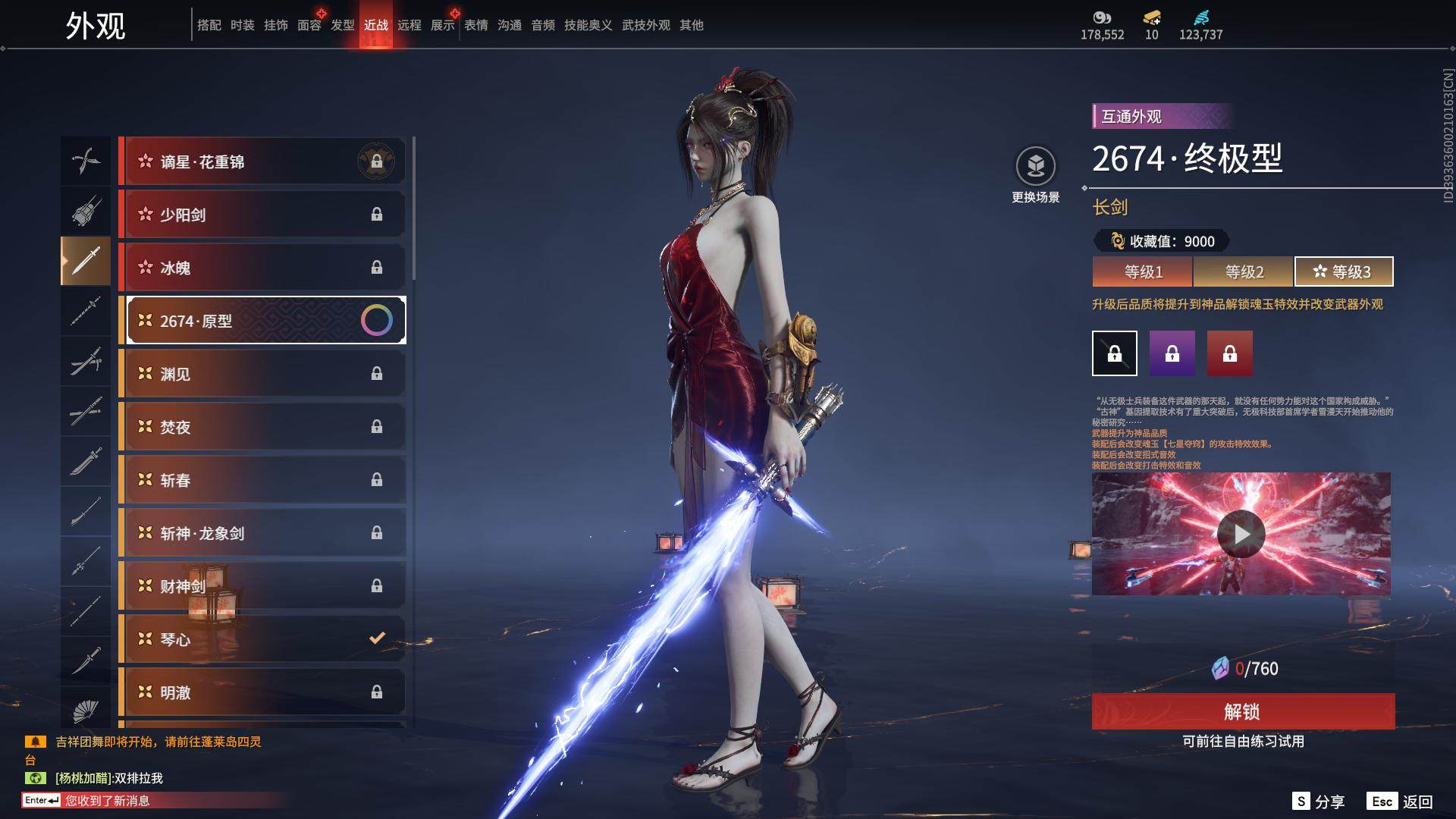Switch to the 时装 tab
This screenshot has width=1456, height=819.
click(x=243, y=25)
